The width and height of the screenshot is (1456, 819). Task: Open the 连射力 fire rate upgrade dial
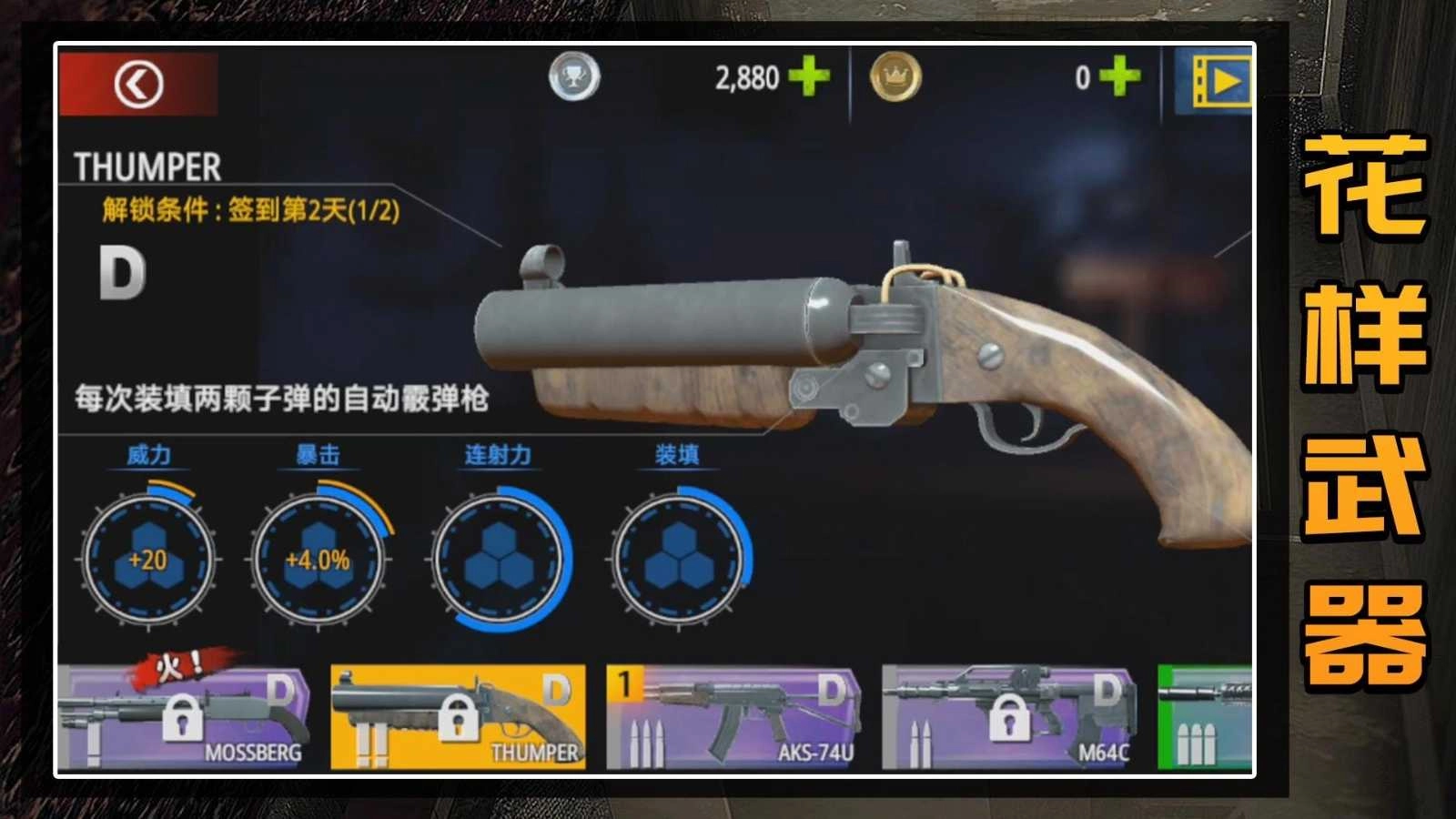click(x=499, y=559)
